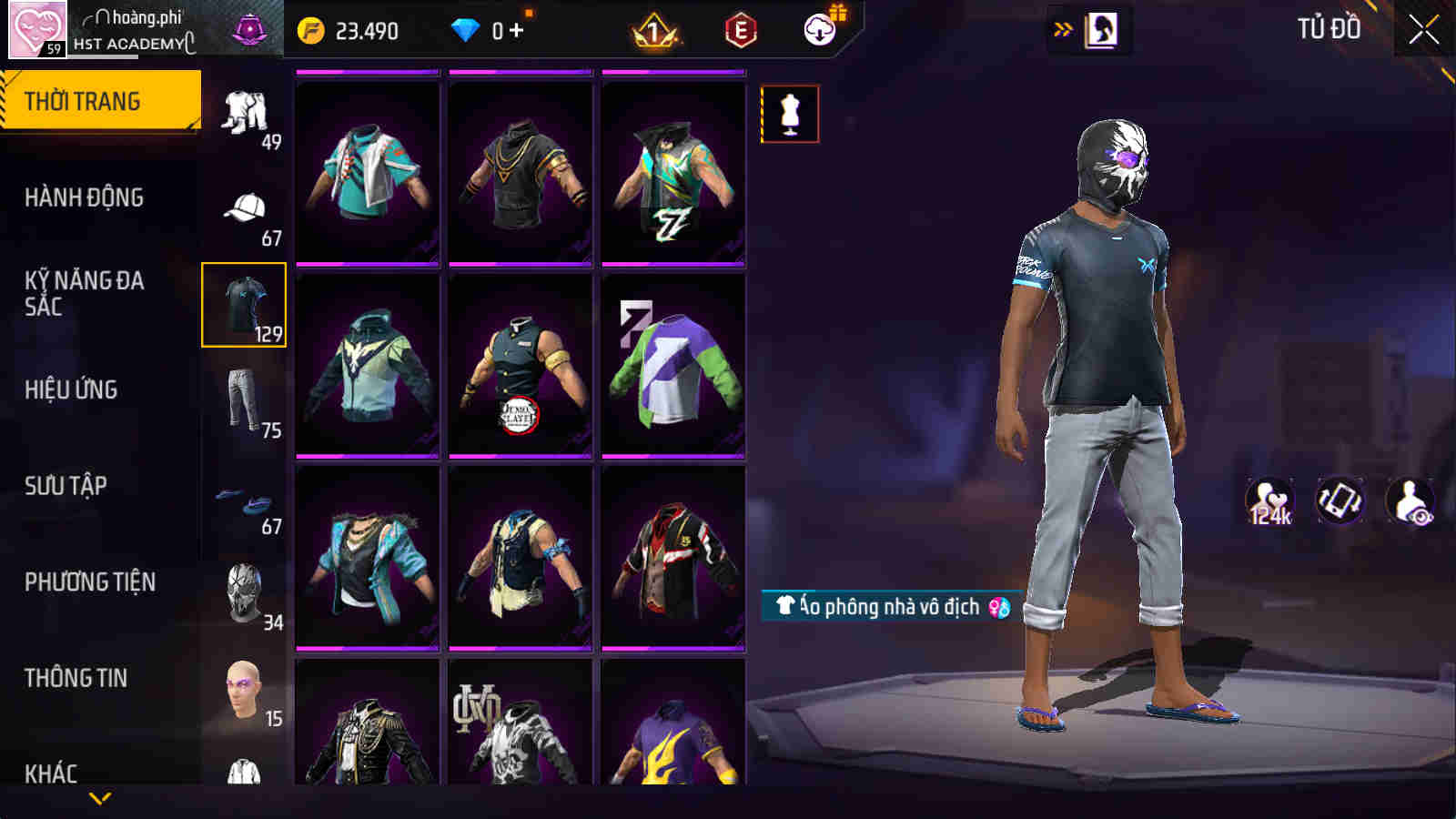Viewport: 1456px width, 819px height.
Task: Select the shirts category showing 129 items
Action: [x=244, y=305]
